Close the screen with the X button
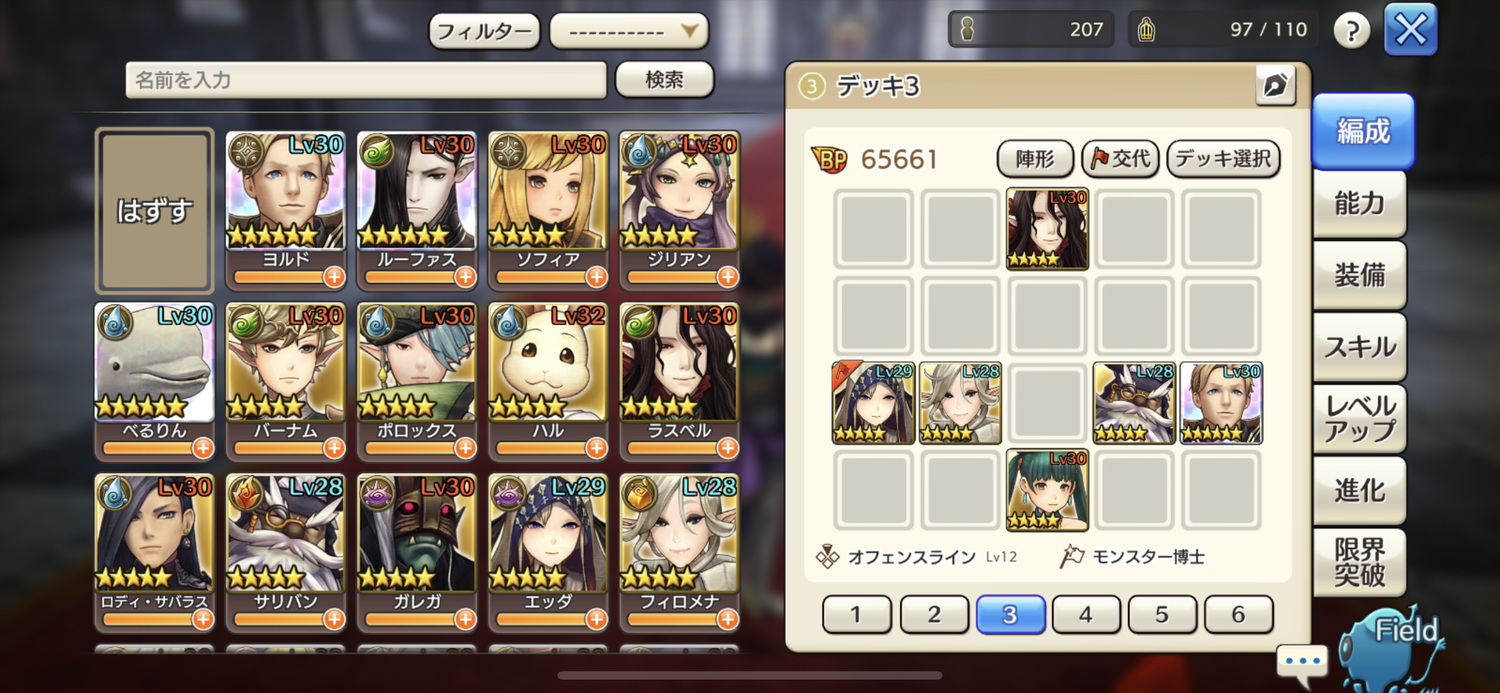The width and height of the screenshot is (1500, 693). 1410,30
